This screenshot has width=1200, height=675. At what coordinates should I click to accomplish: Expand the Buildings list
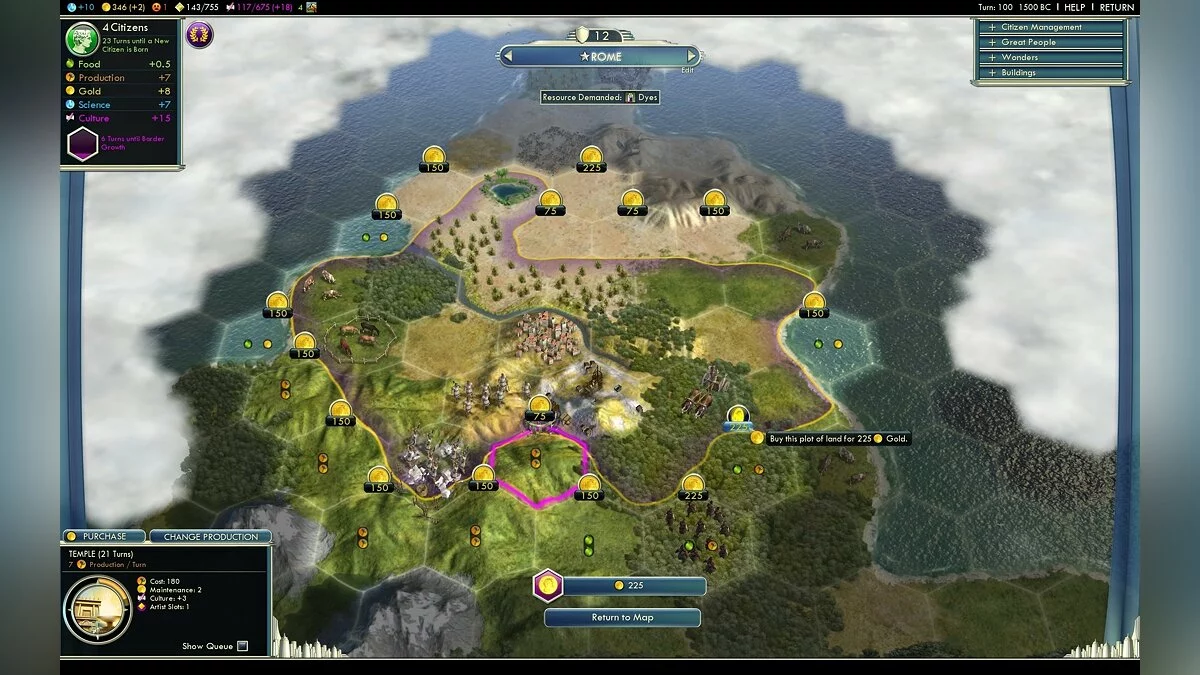coord(1048,72)
